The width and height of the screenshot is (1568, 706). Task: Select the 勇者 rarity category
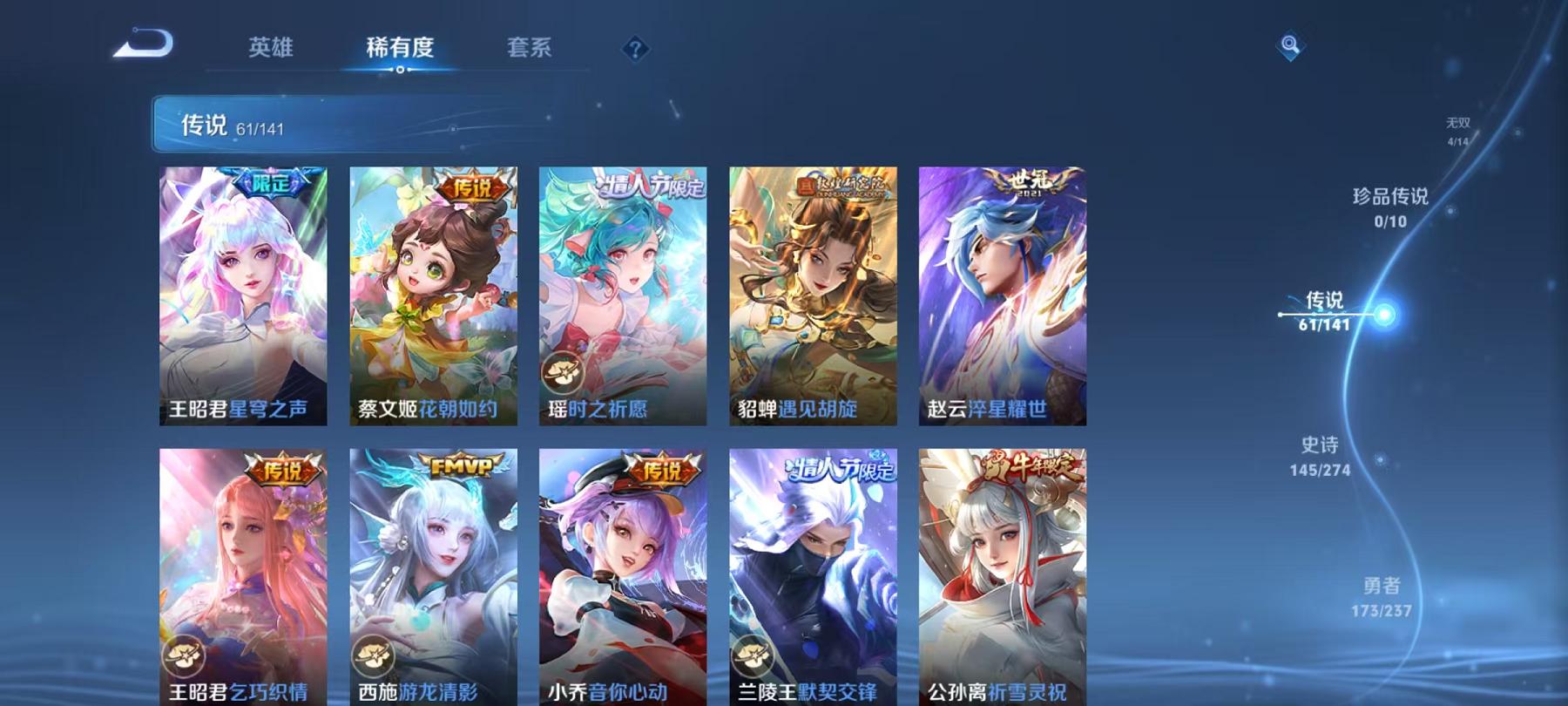(x=1382, y=600)
